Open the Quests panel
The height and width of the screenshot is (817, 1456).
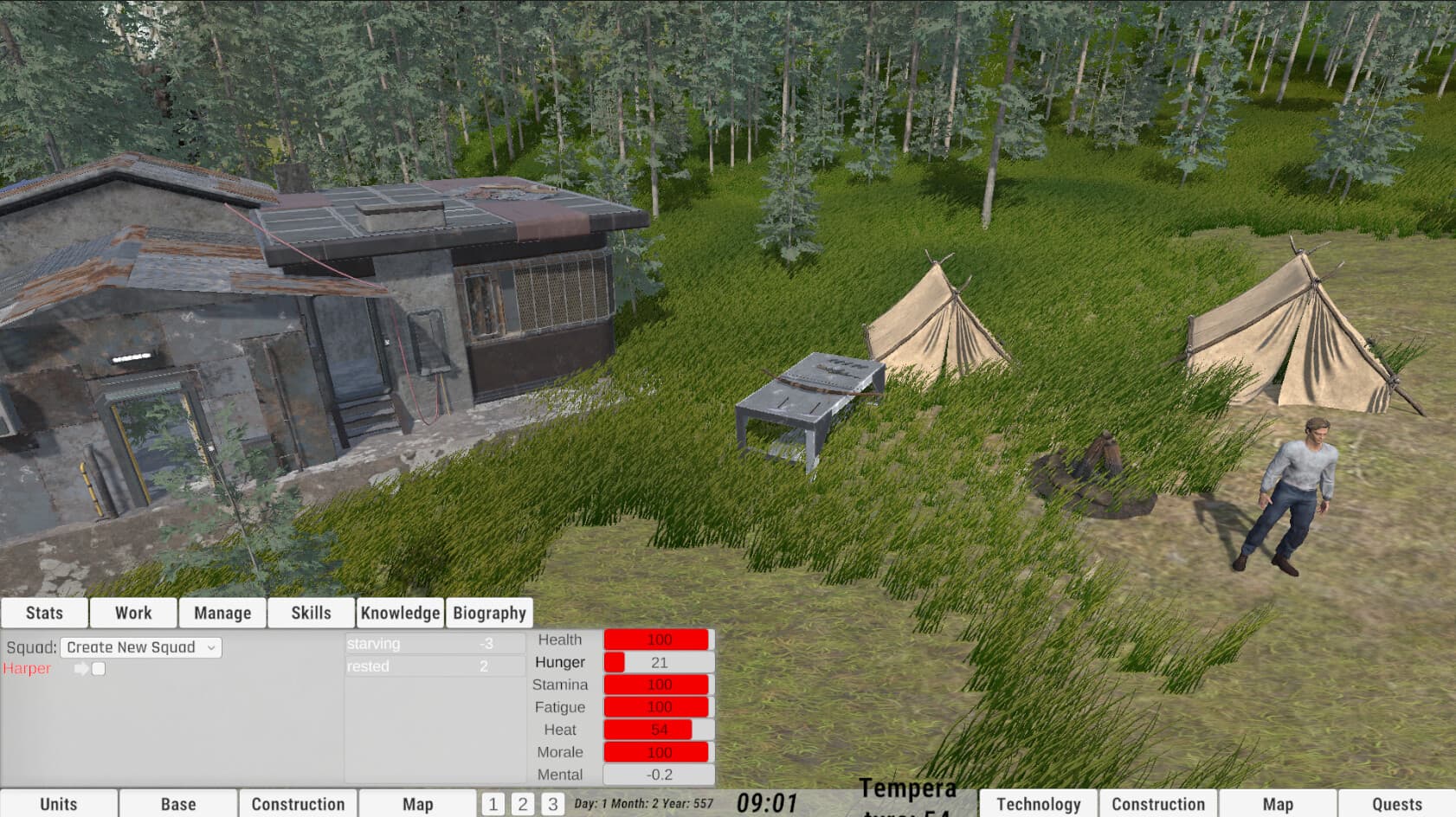pos(1395,803)
